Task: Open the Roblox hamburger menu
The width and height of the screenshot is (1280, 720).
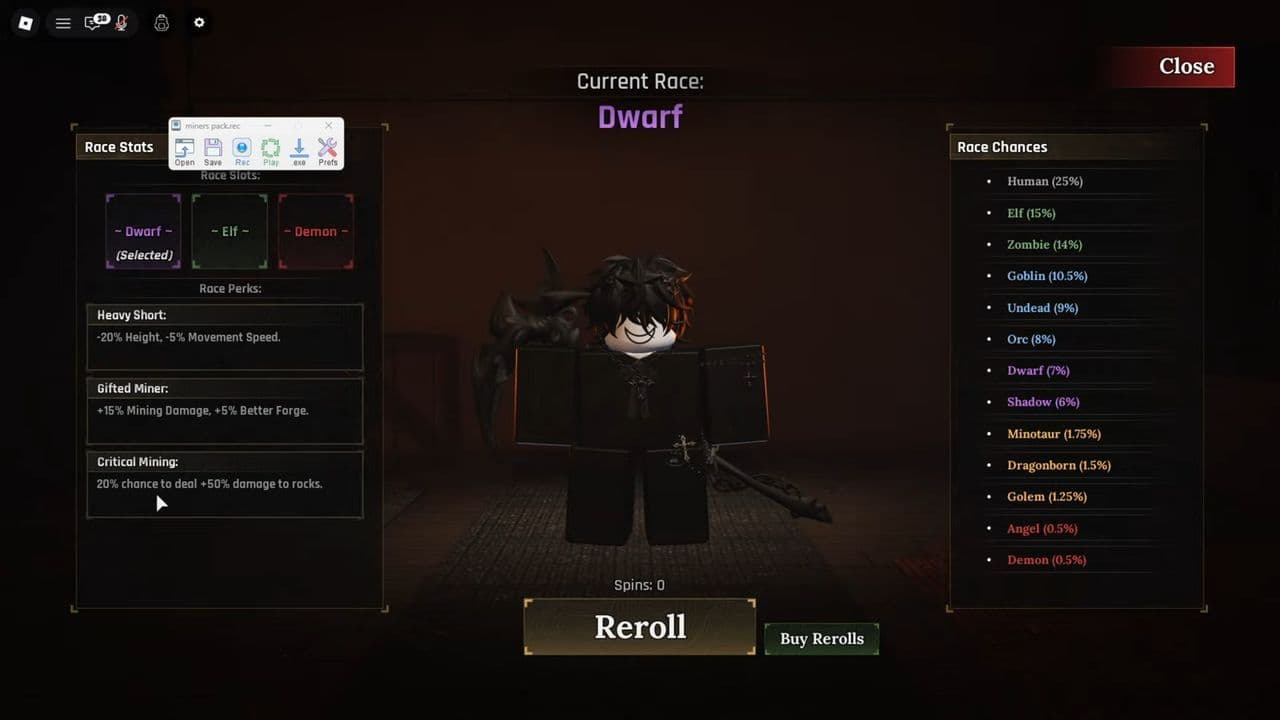Action: (x=63, y=22)
